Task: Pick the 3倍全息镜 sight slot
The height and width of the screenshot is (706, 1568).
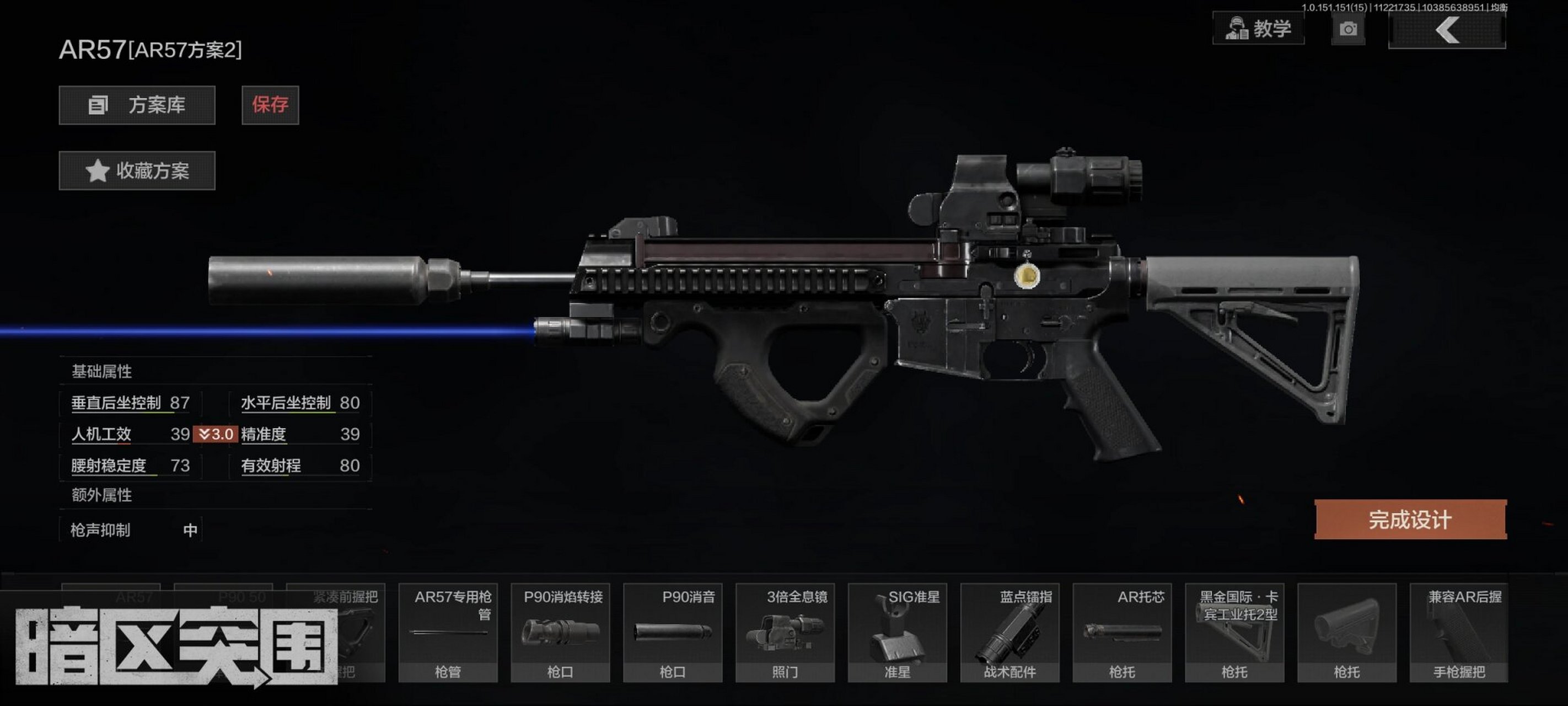Action: point(785,632)
